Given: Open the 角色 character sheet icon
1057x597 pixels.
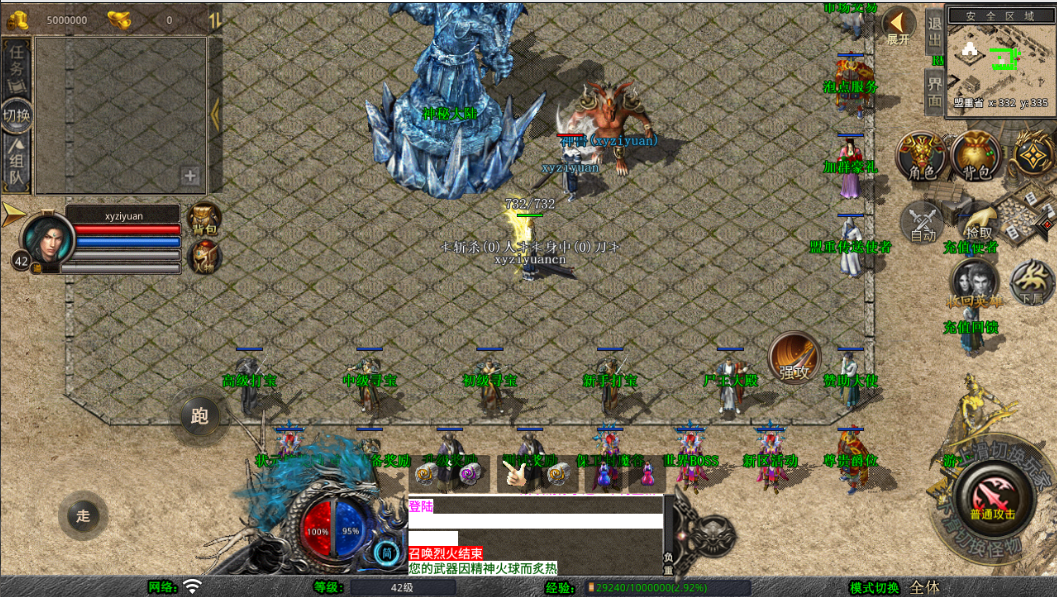Looking at the screenshot, I should tap(921, 157).
